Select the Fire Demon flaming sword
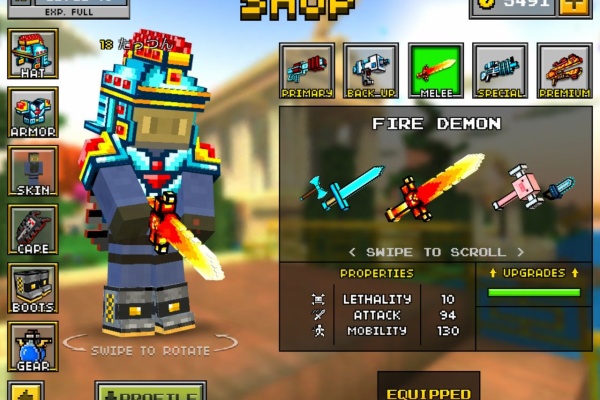The image size is (600, 400). pos(434,187)
